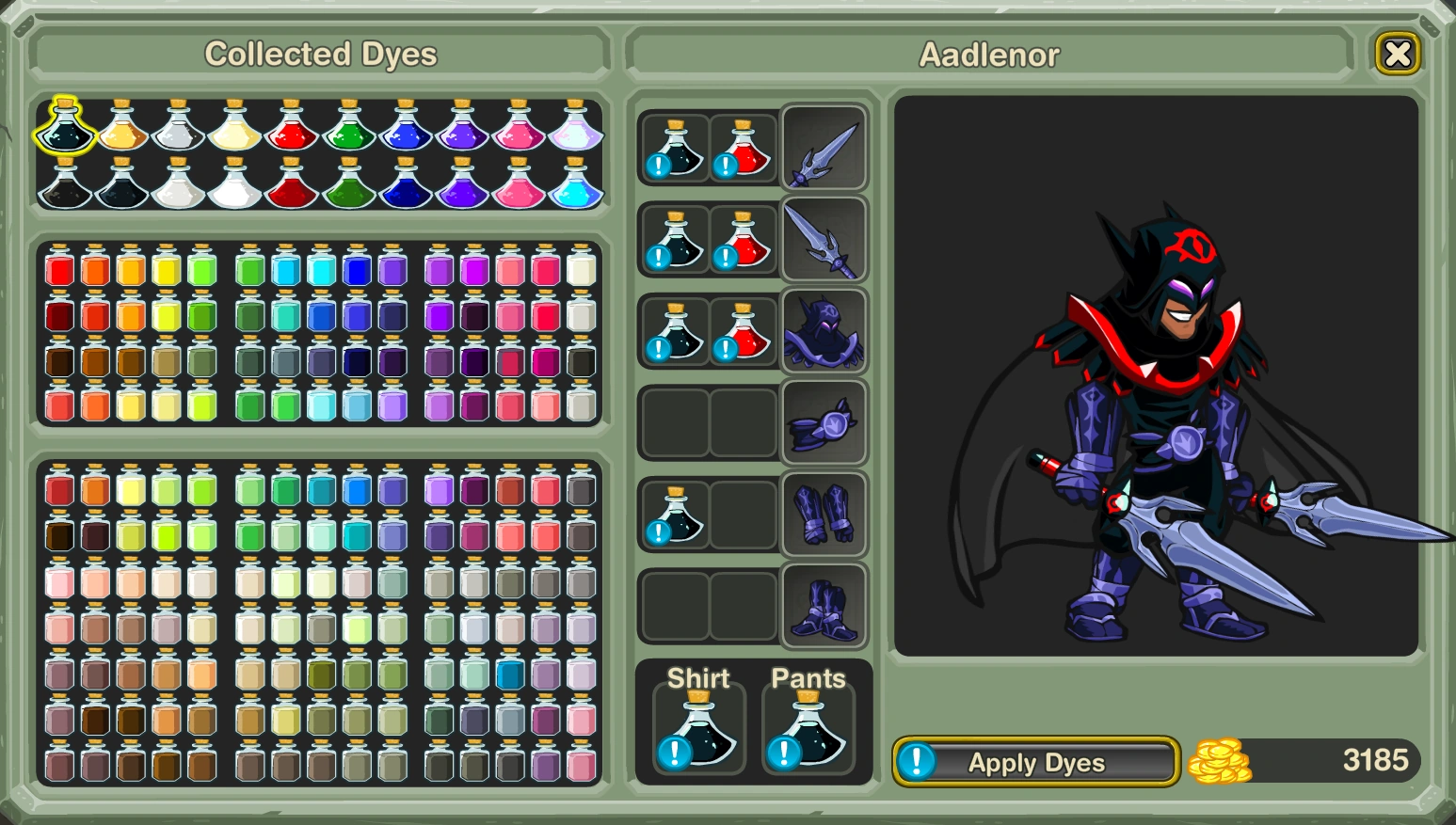Click the Collected Dyes panel header
1456x825 pixels.
tap(322, 54)
